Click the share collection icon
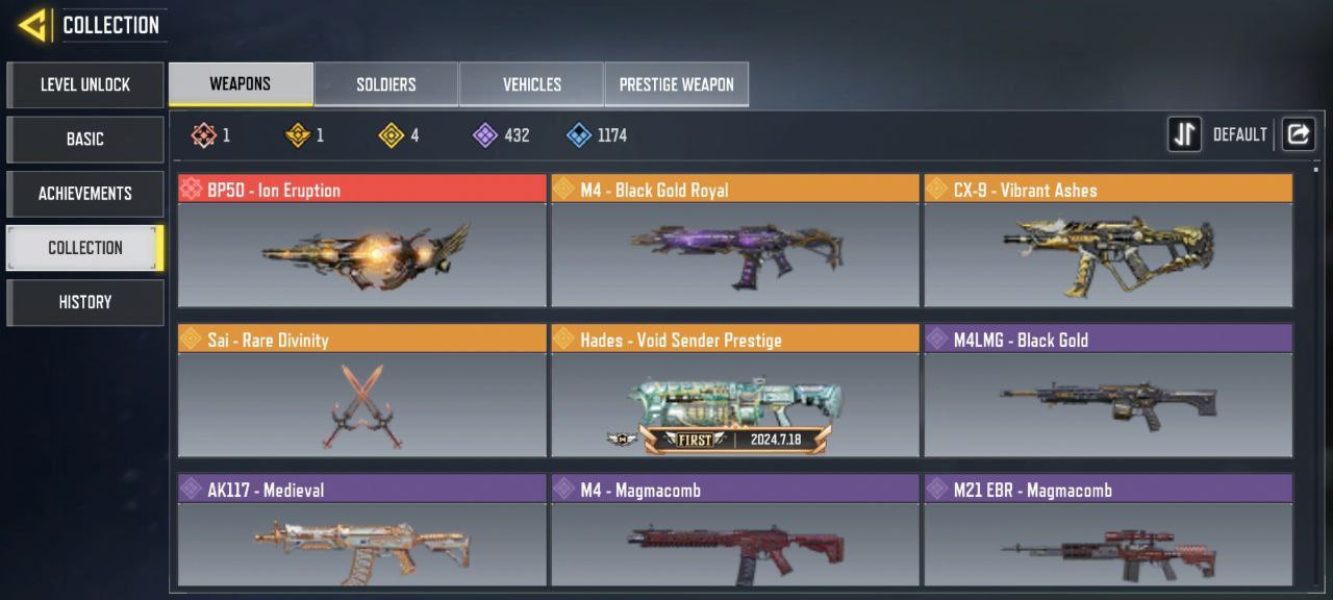This screenshot has height=600, width=1333. [x=1298, y=135]
